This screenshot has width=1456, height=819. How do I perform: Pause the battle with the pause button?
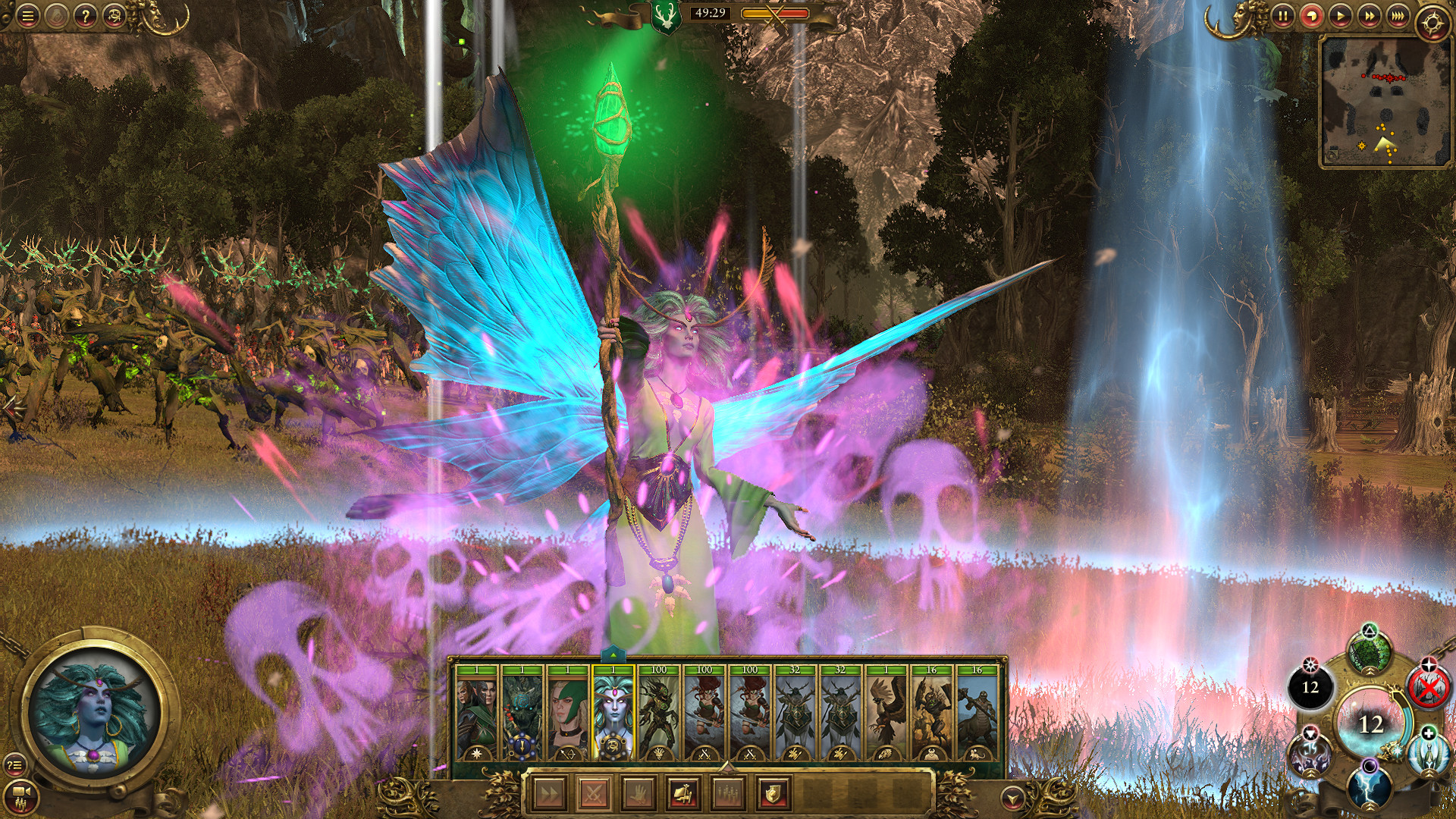click(x=1284, y=14)
